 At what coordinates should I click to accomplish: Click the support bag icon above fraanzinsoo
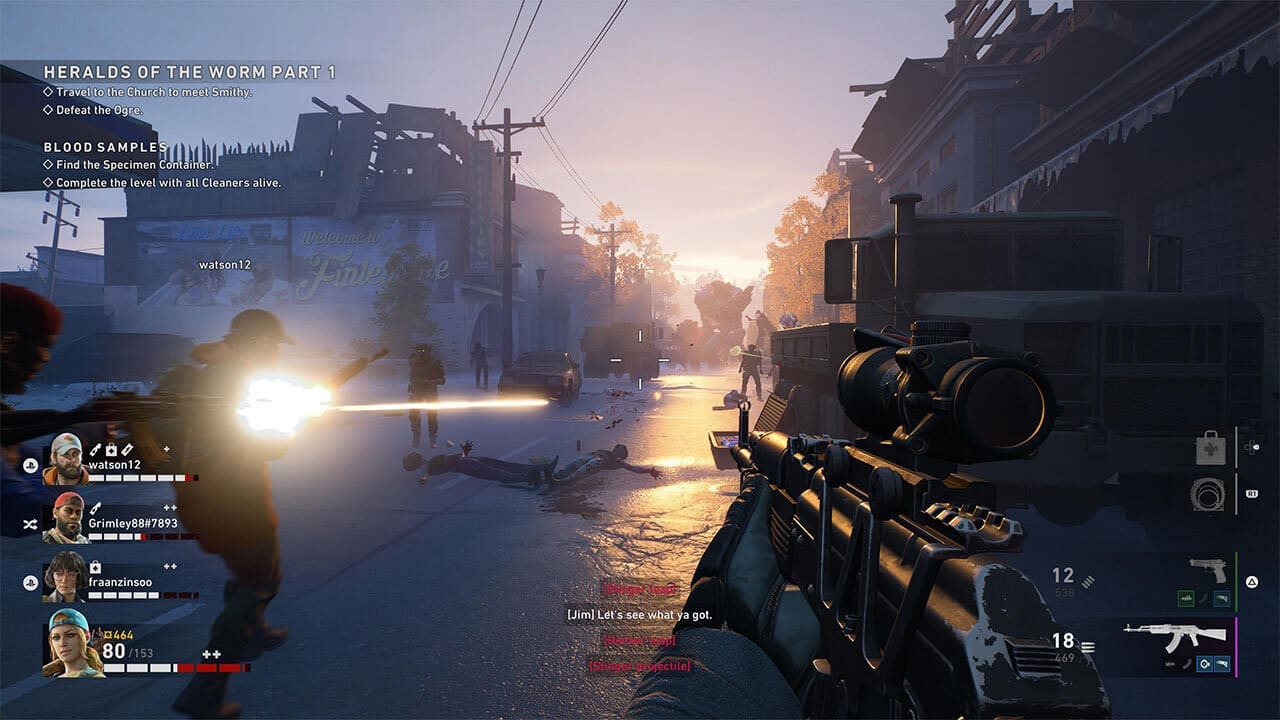click(x=93, y=568)
